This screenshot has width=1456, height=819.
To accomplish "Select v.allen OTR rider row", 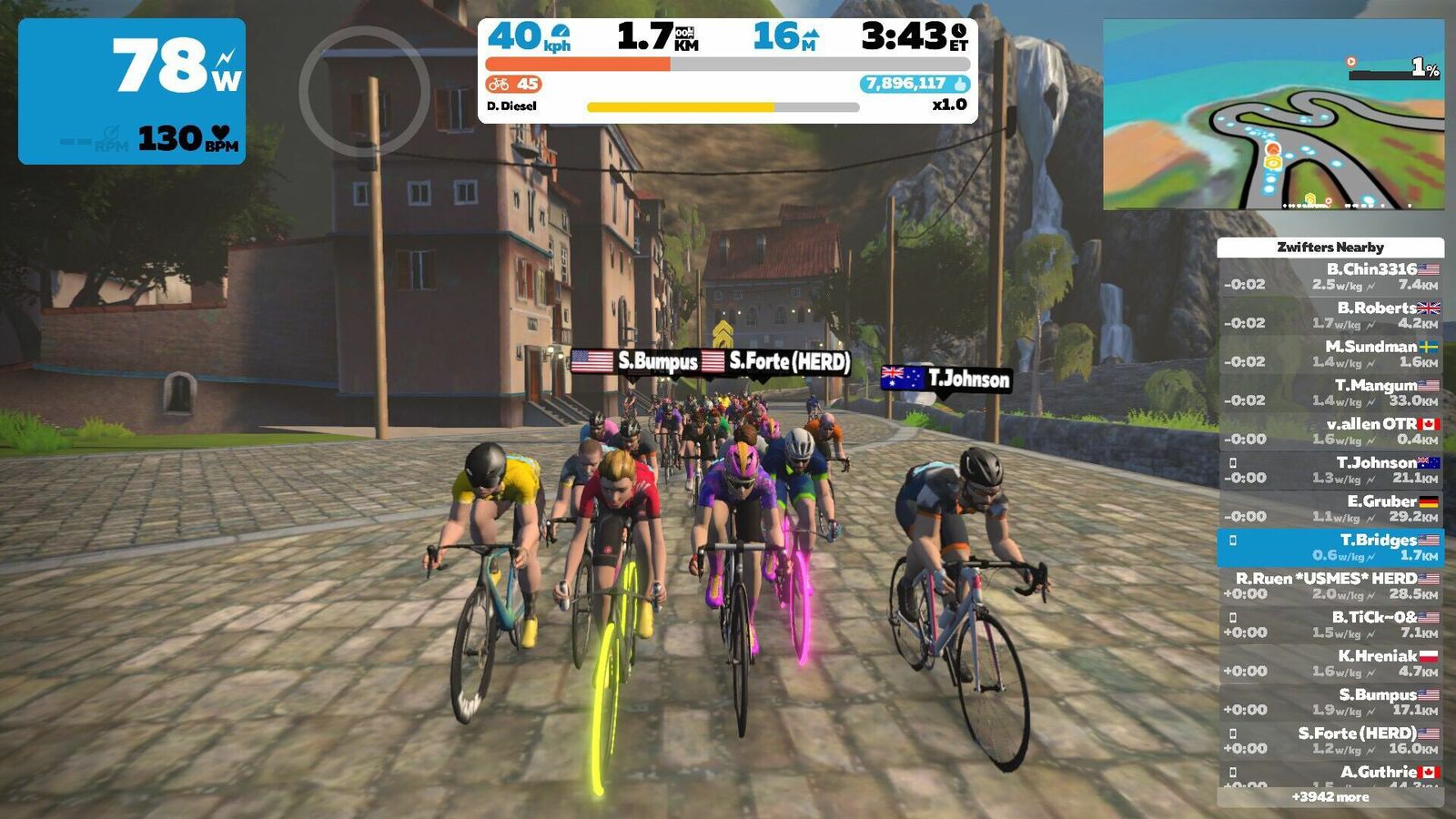I will (x=1330, y=431).
